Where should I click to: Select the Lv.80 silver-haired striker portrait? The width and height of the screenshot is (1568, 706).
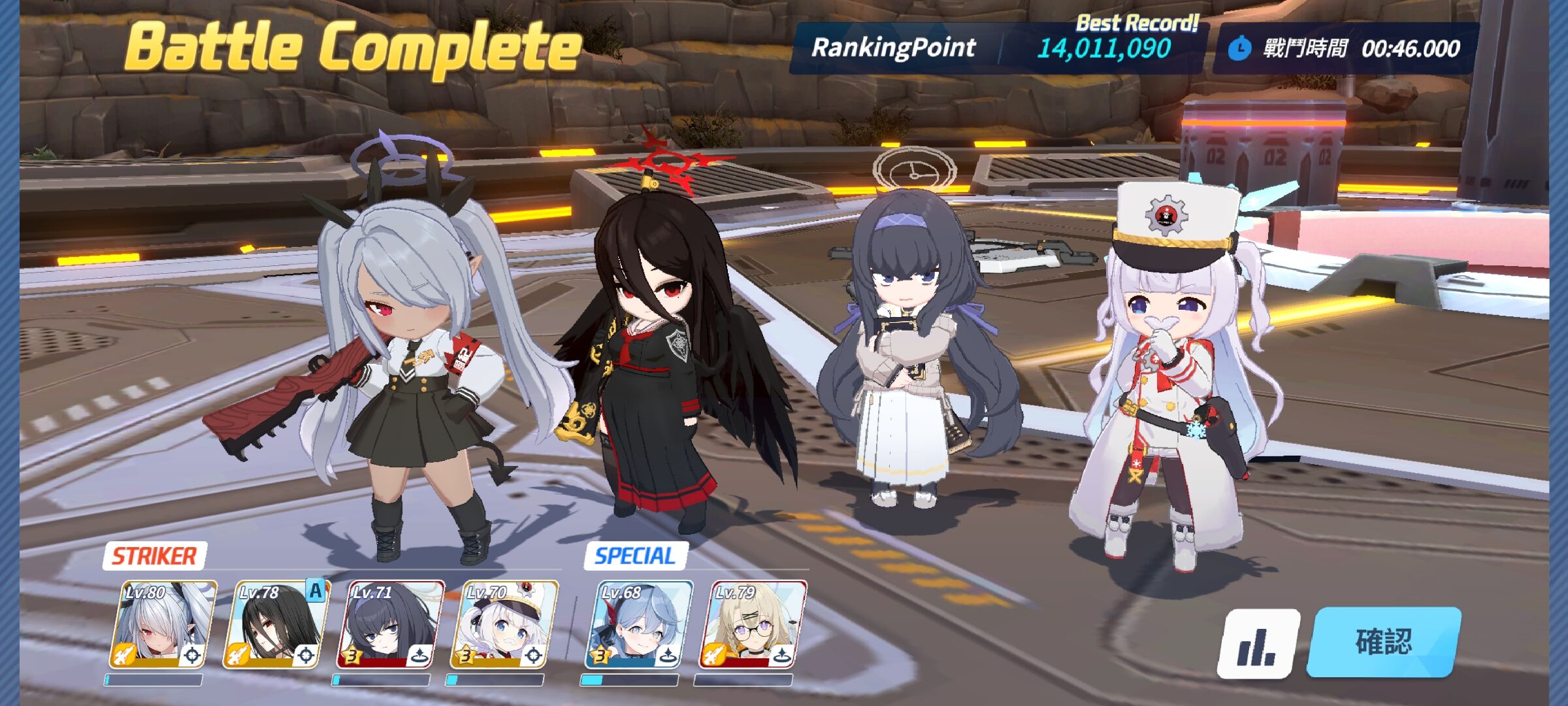(x=162, y=625)
